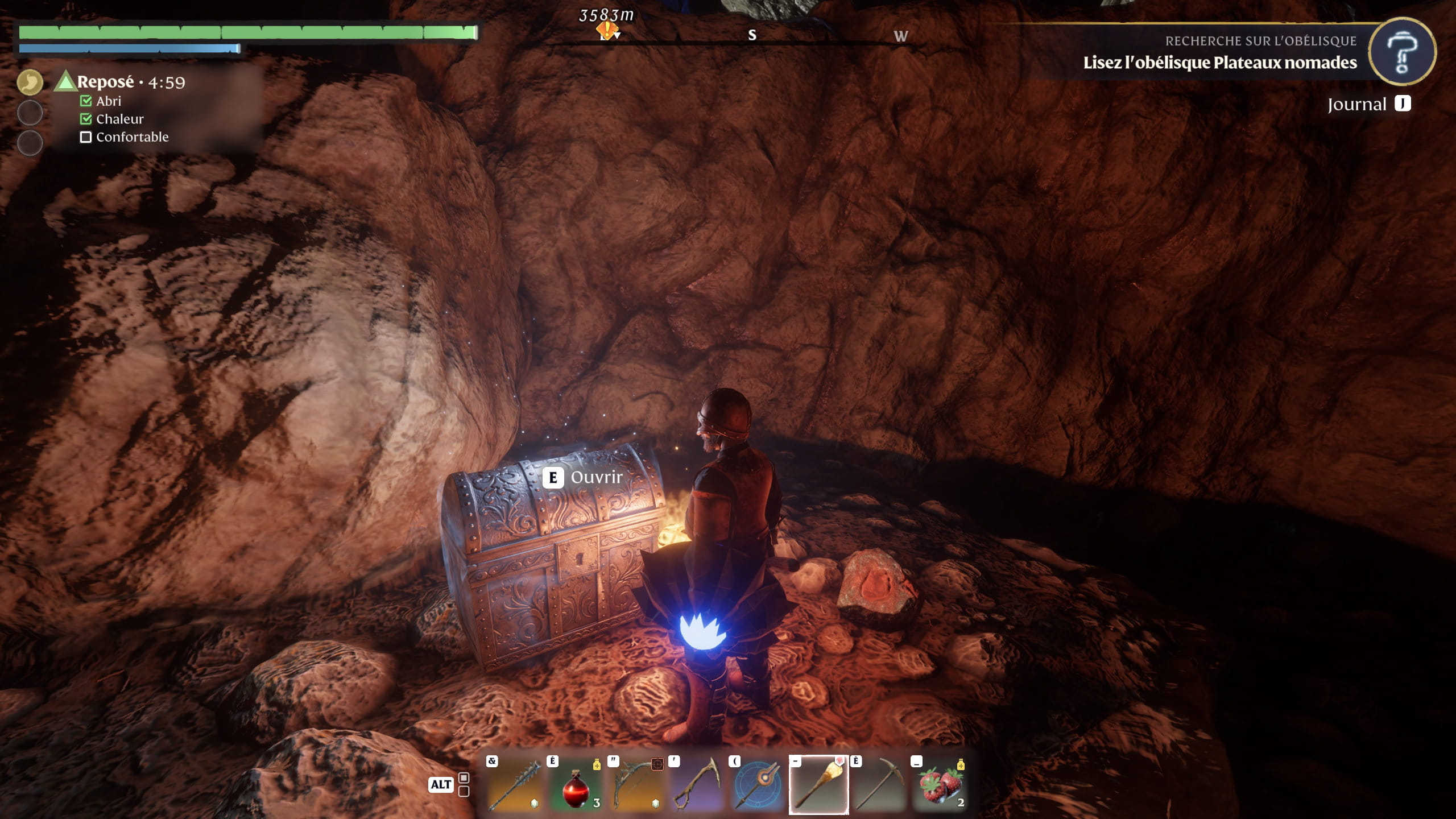Toggle the hotbar page indicator squares
This screenshot has height=819, width=1456.
(x=464, y=784)
